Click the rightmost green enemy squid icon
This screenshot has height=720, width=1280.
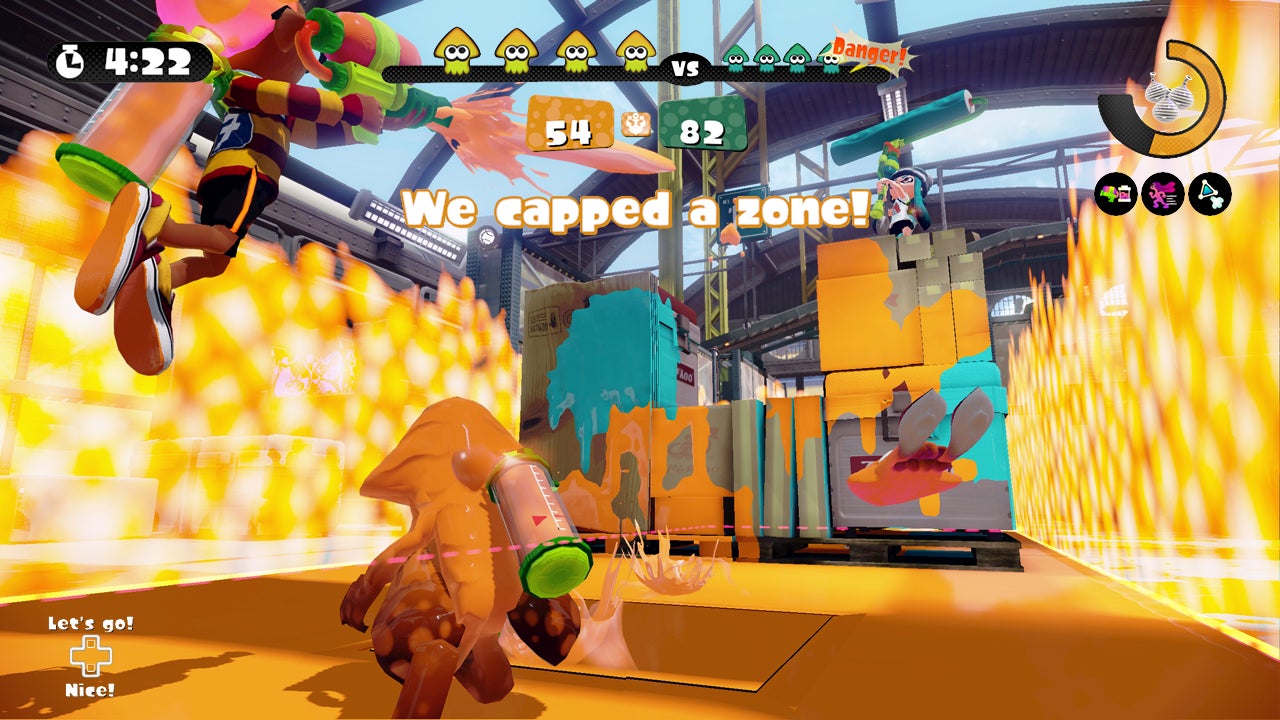[829, 57]
